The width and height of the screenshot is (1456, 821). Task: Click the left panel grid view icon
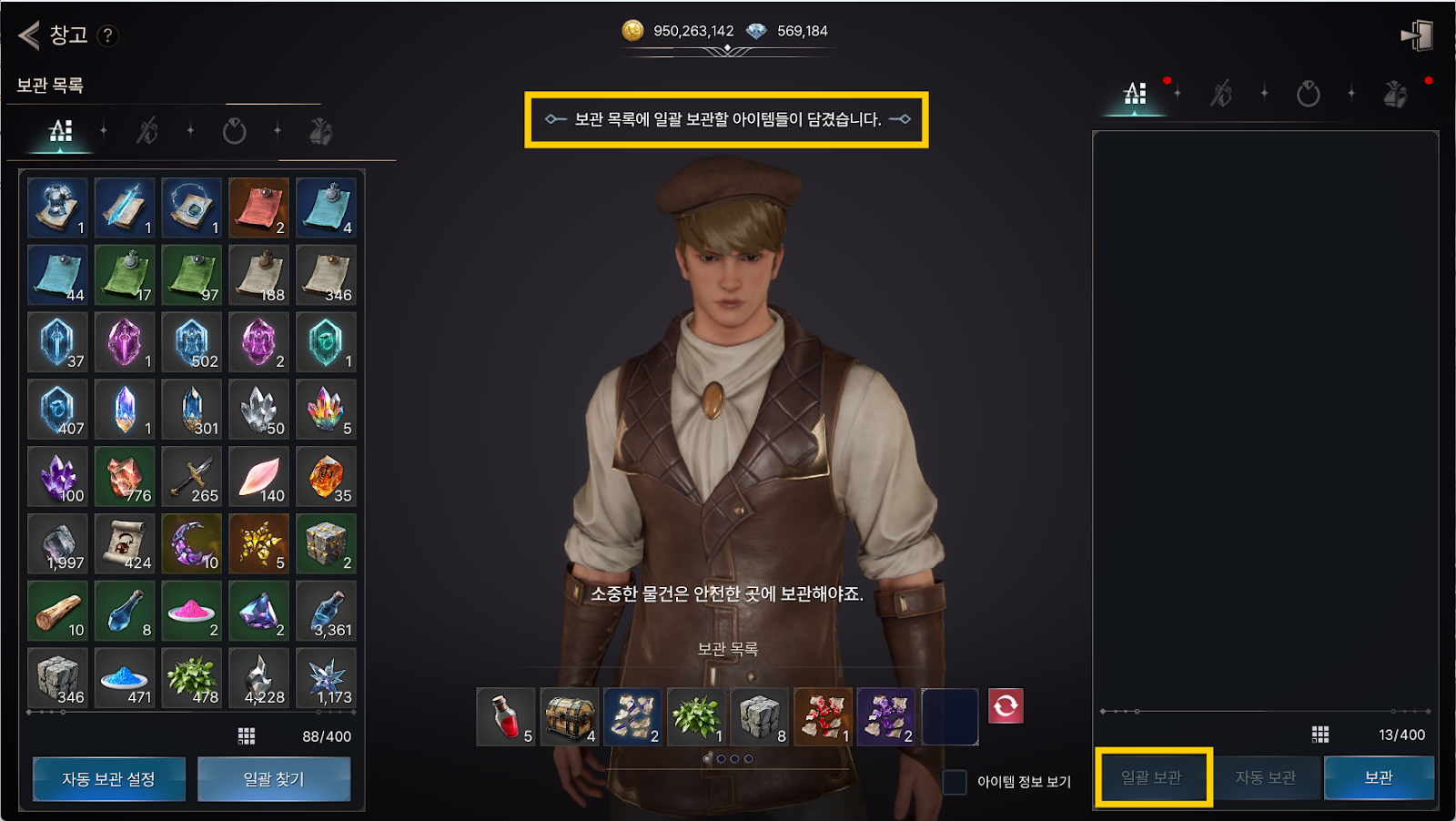click(x=247, y=735)
